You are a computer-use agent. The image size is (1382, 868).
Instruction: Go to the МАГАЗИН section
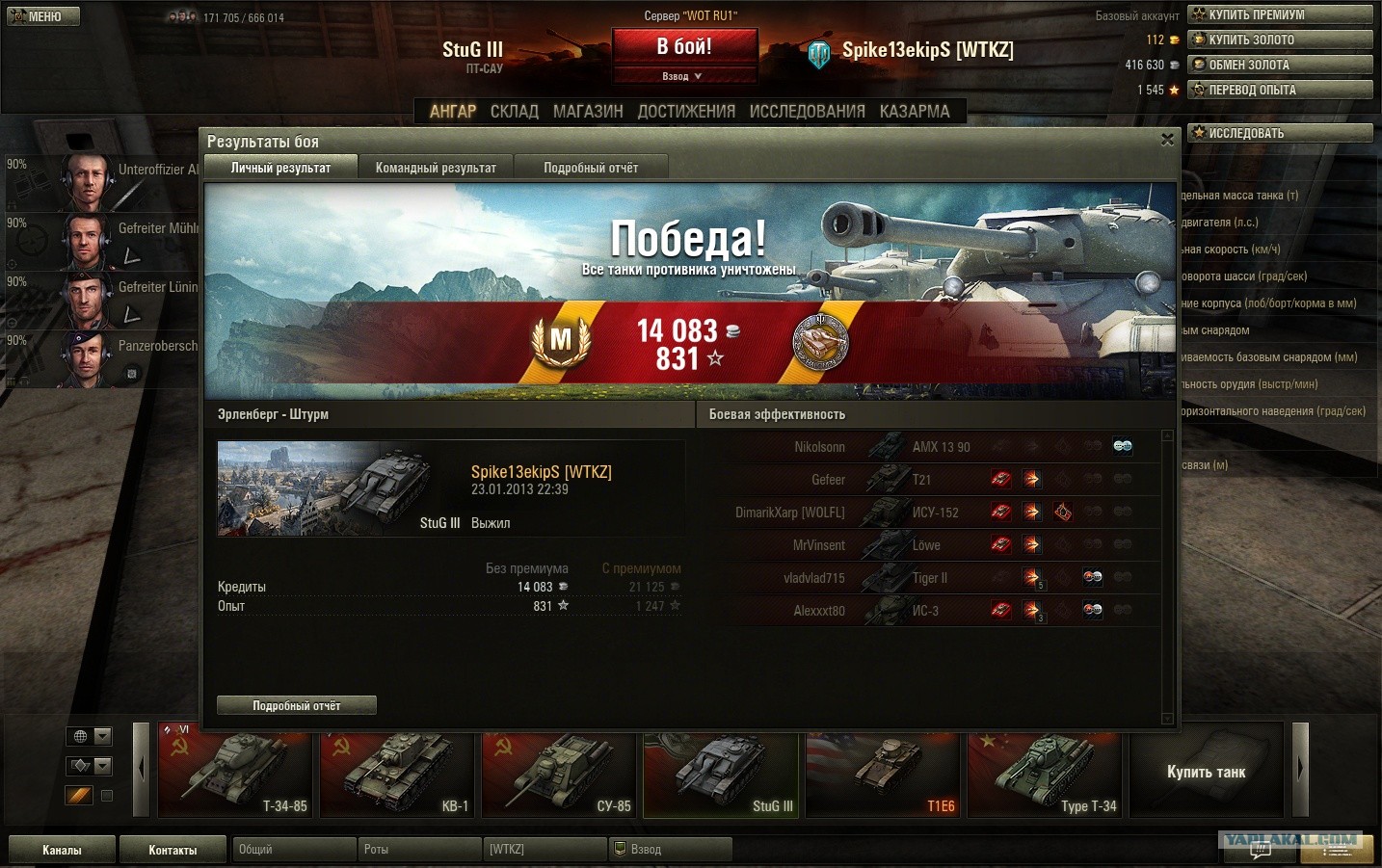coord(588,112)
